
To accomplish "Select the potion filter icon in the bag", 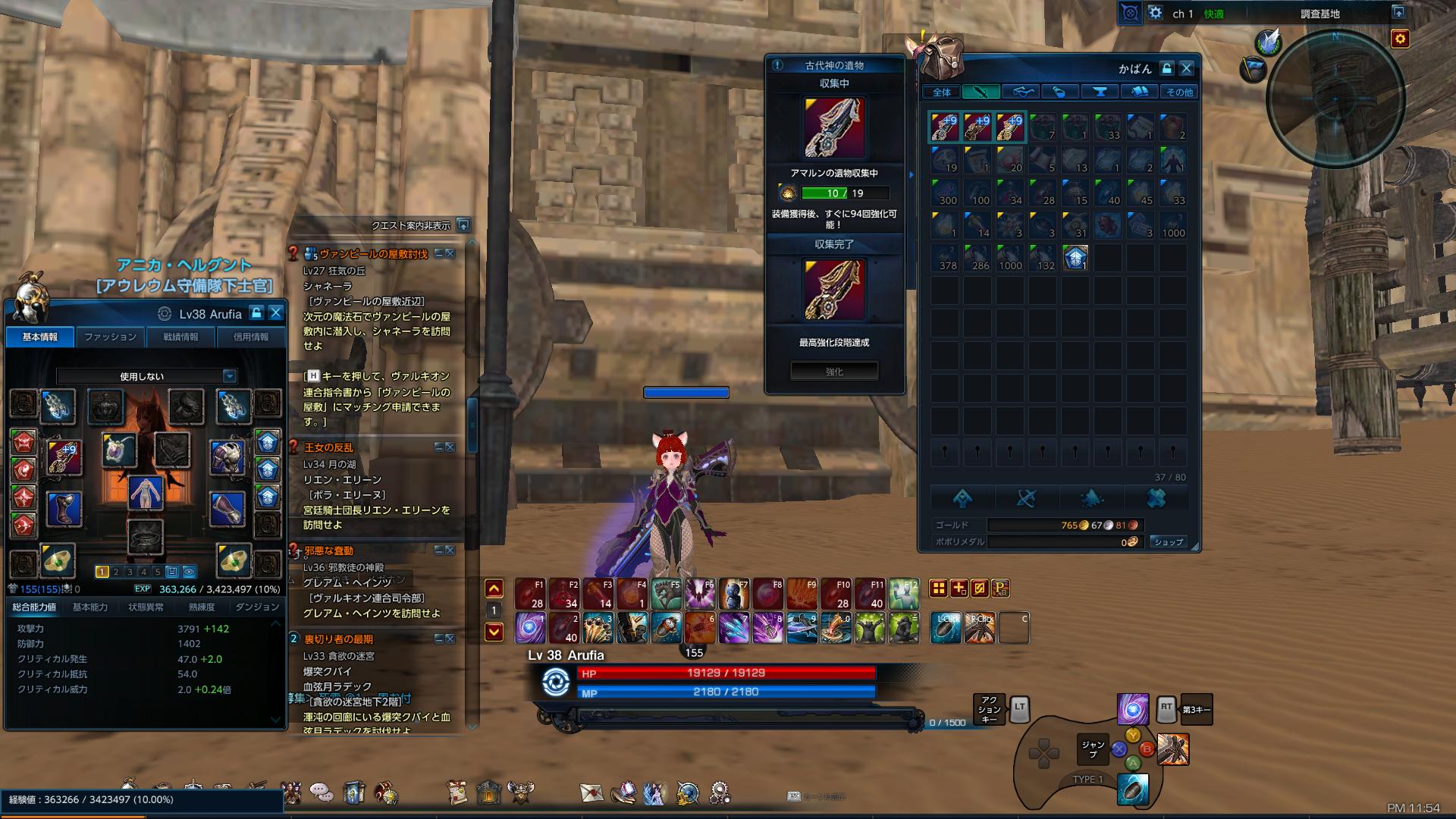I will coord(1059,91).
